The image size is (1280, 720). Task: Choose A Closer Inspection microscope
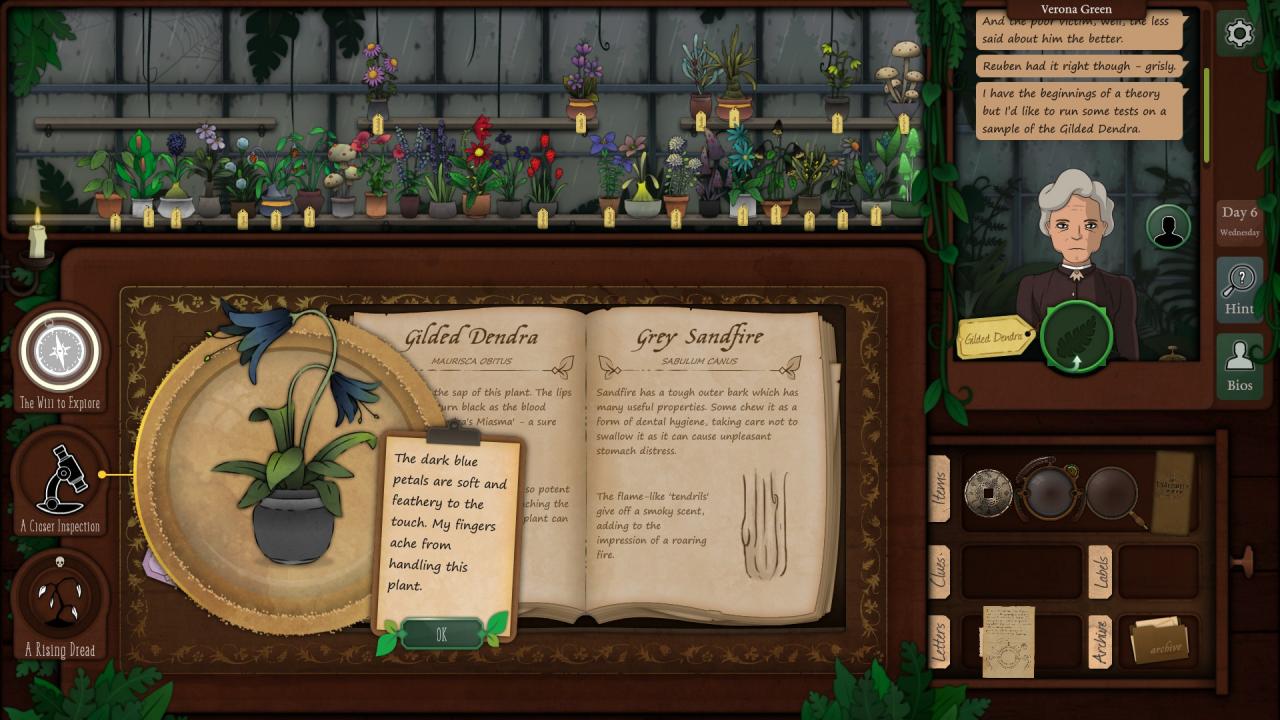click(x=60, y=482)
